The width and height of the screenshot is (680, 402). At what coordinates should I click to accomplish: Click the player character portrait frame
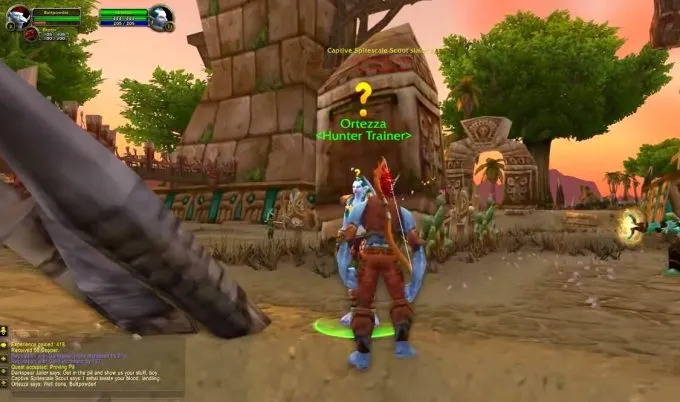[x=18, y=17]
